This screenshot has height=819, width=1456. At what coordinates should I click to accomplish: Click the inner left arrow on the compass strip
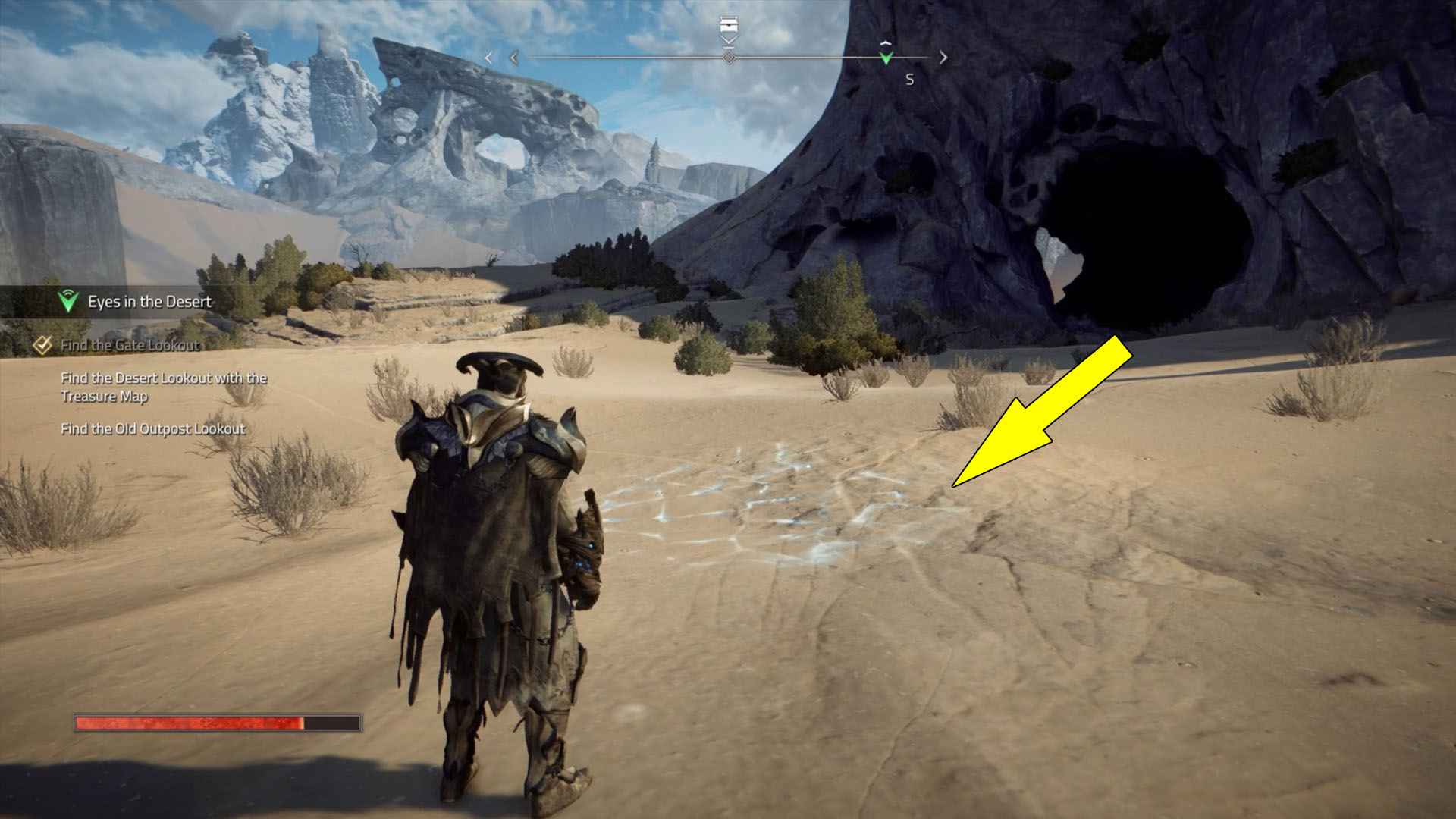[x=514, y=57]
